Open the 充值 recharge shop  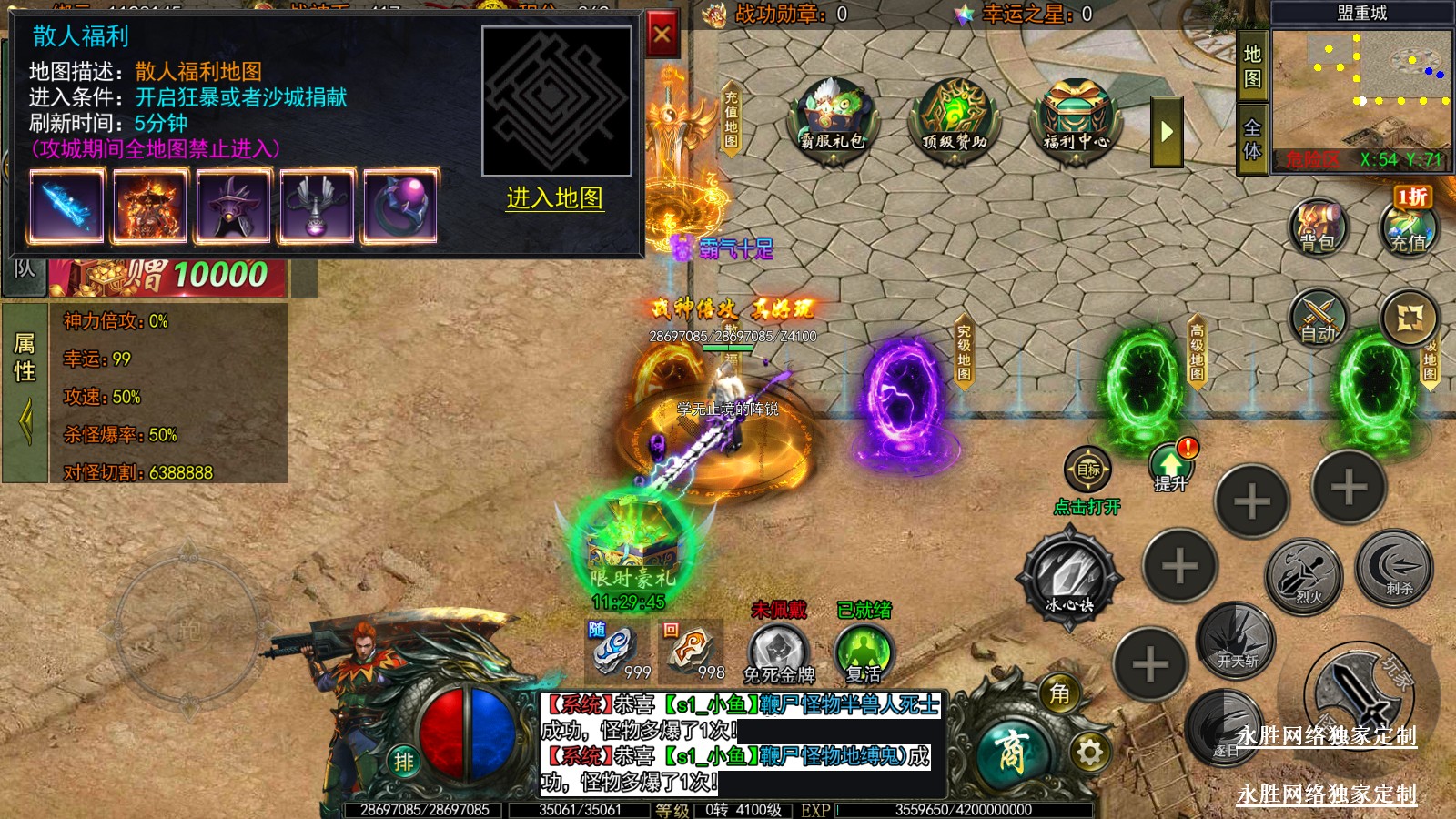tap(1407, 226)
